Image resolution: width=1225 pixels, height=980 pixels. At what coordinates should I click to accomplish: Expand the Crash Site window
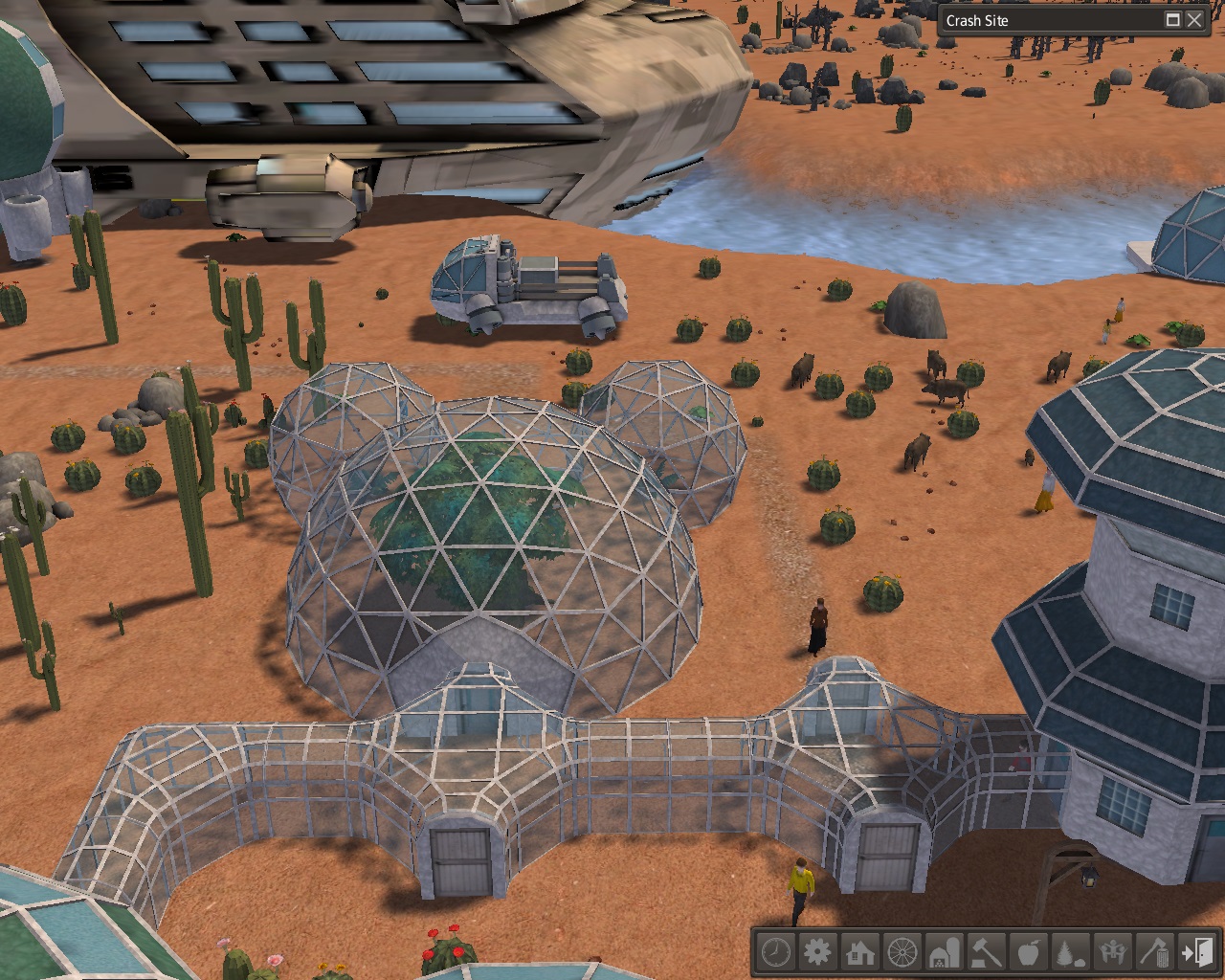point(1173,20)
